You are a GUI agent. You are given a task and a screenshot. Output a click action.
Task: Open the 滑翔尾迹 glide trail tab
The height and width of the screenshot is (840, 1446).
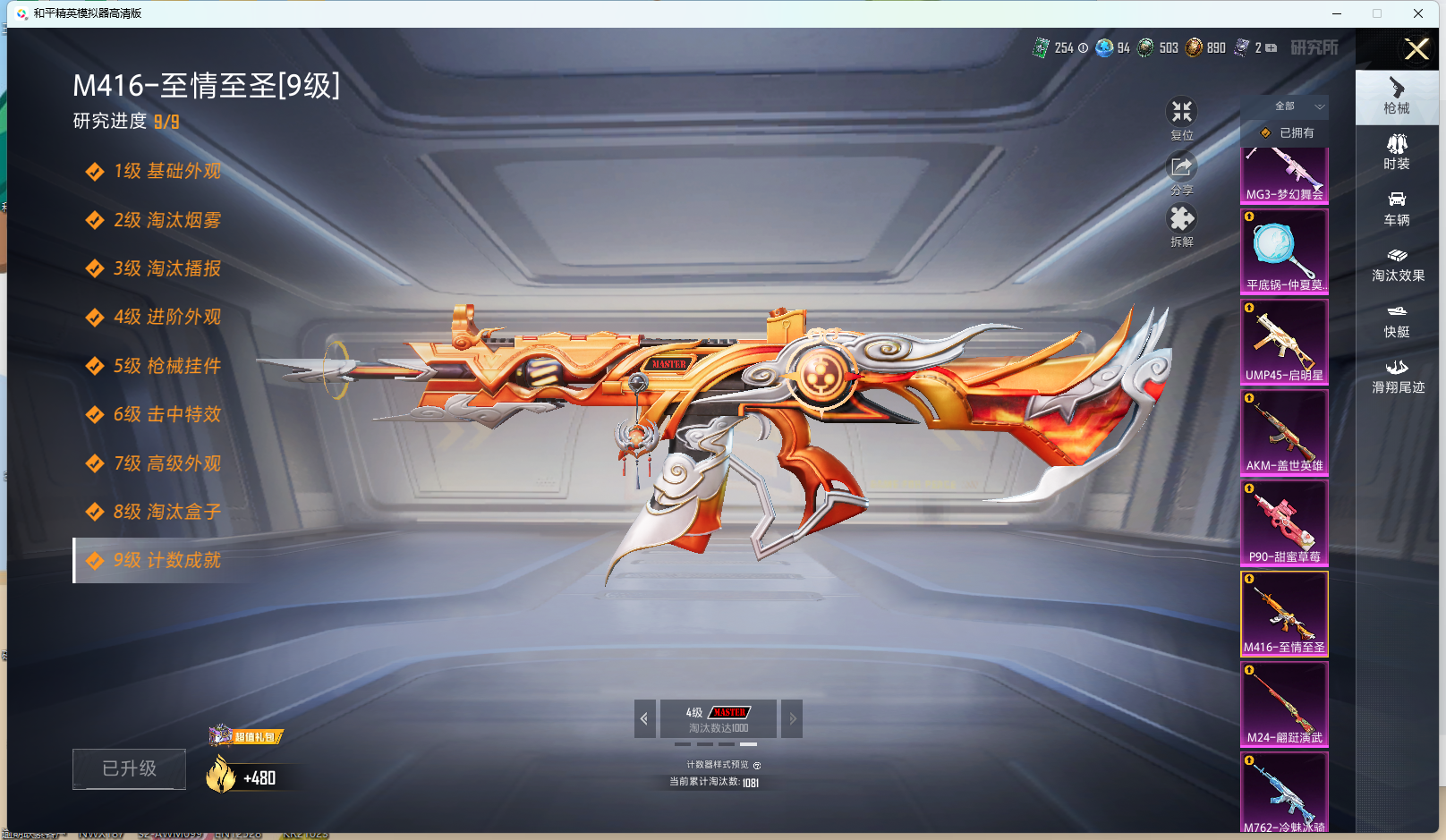(x=1397, y=377)
